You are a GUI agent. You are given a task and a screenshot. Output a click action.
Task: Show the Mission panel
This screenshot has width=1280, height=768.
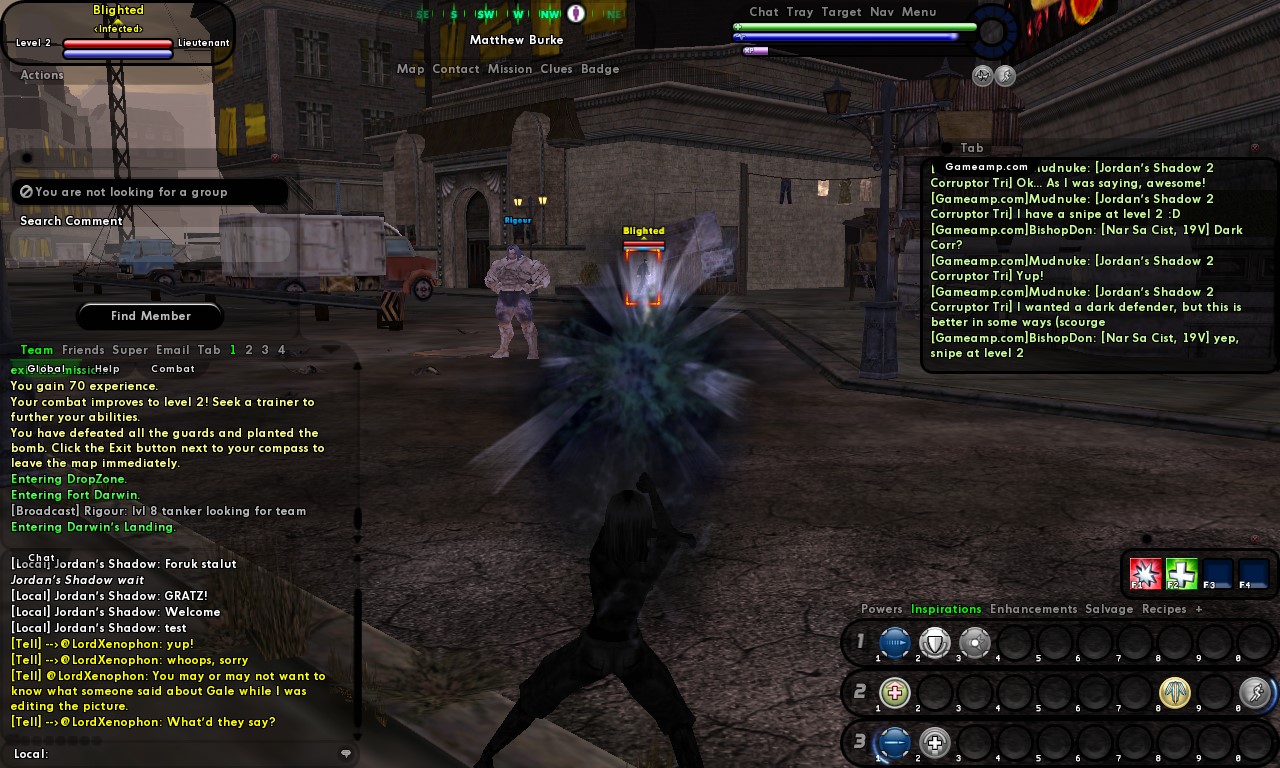[510, 69]
